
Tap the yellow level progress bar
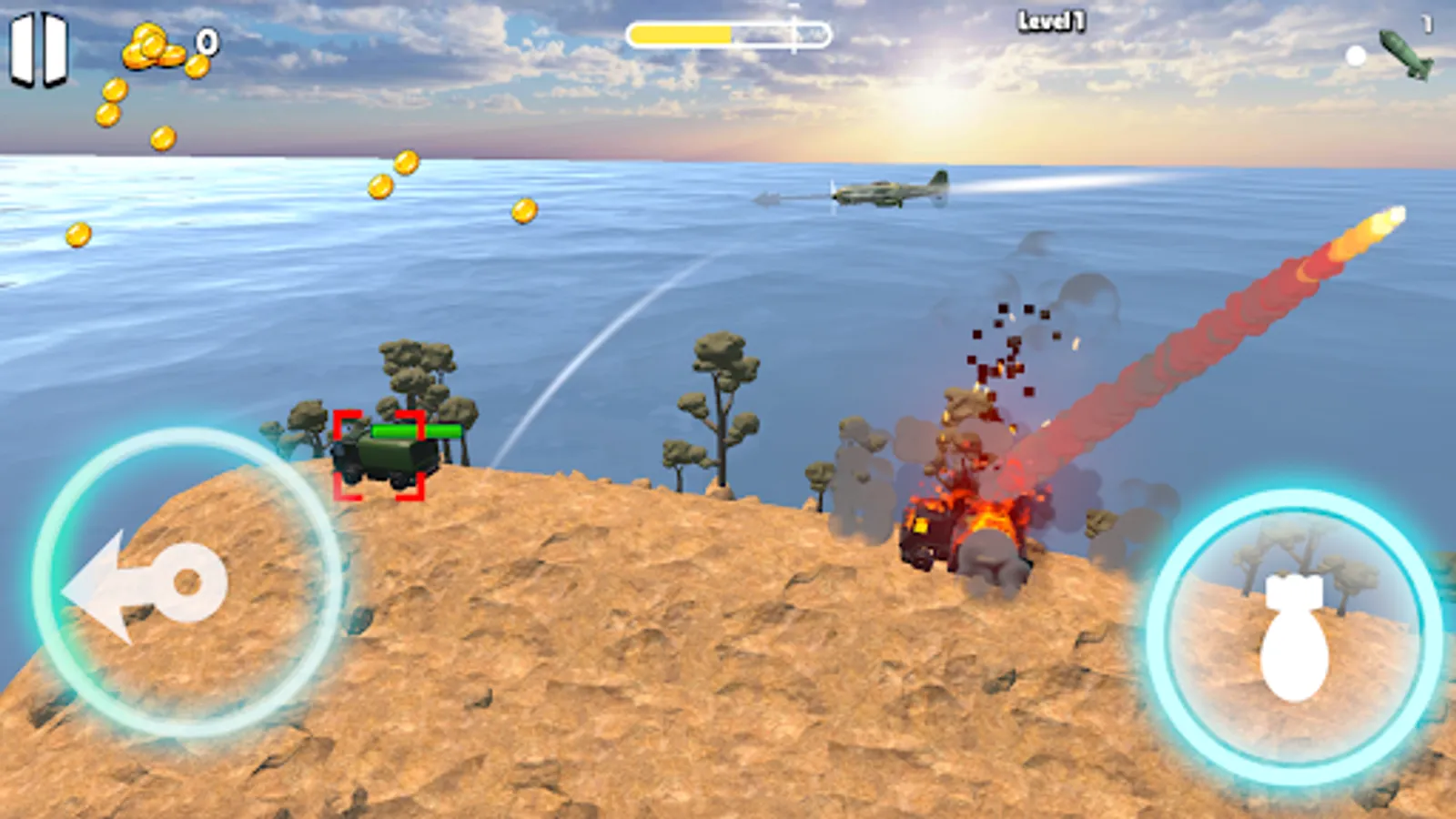(682, 34)
